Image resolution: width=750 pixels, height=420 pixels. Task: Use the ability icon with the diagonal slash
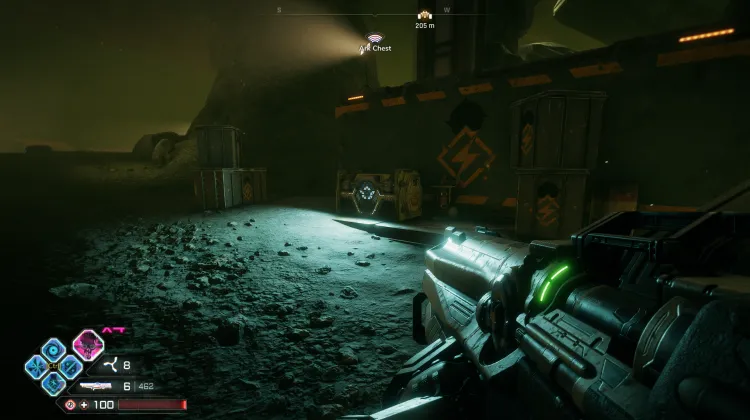pos(70,366)
